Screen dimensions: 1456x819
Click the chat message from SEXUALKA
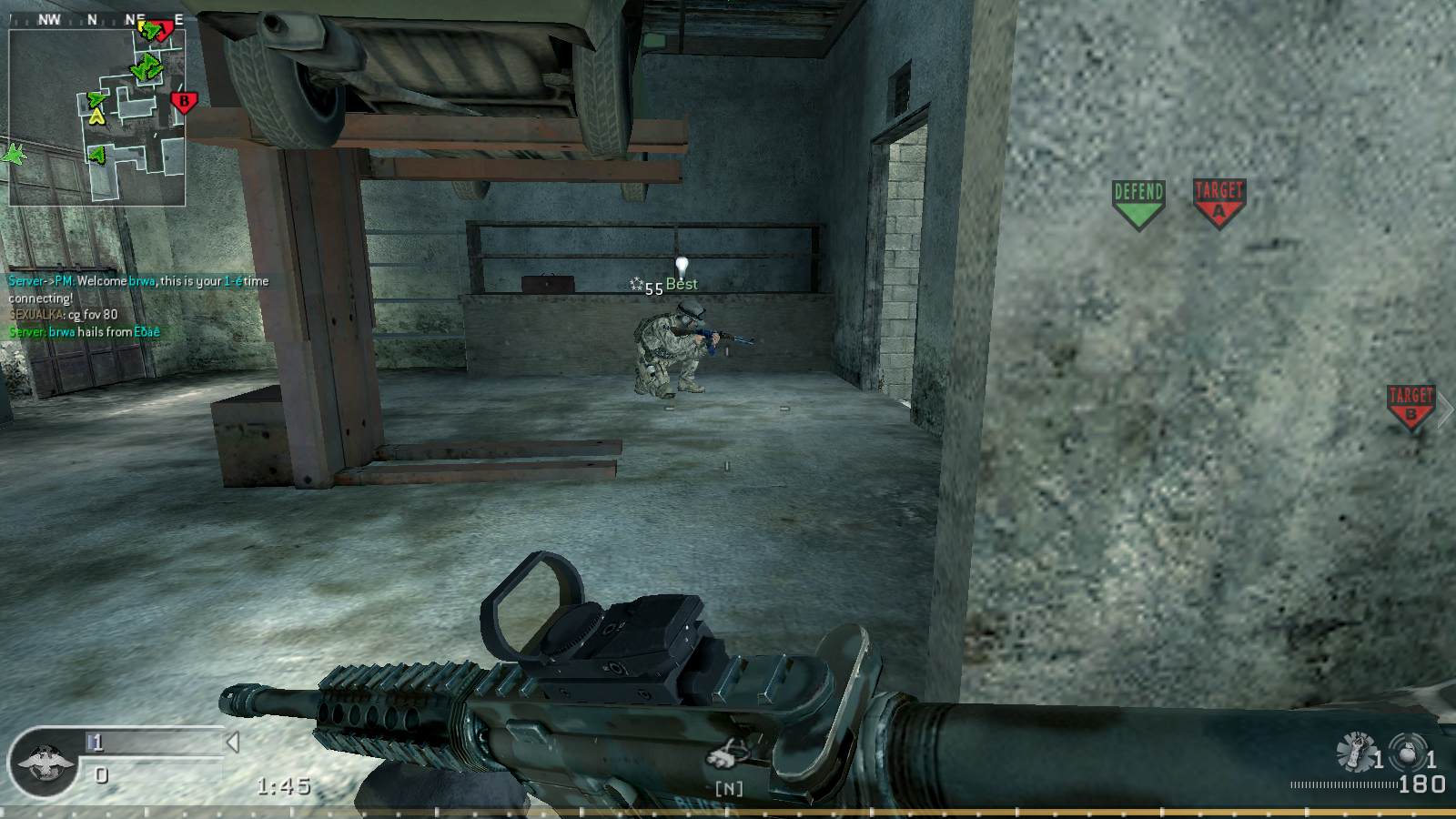click(x=64, y=315)
